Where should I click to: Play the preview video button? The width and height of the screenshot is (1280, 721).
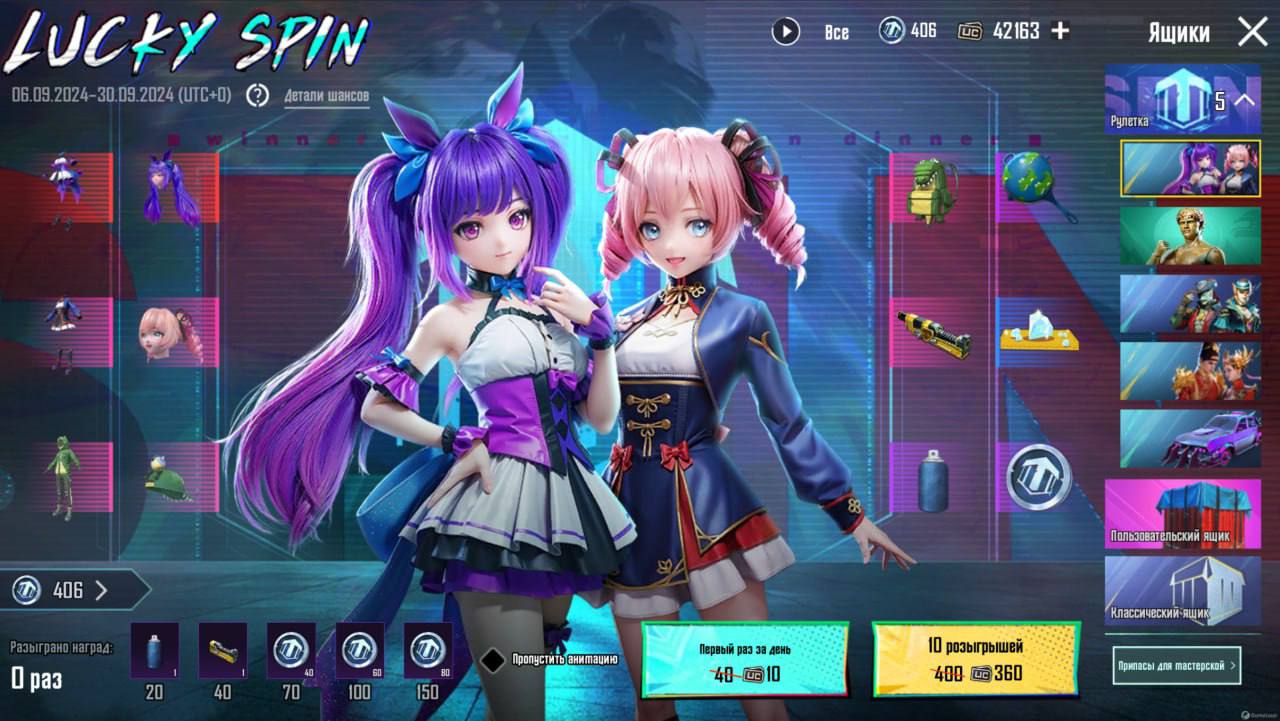point(786,32)
